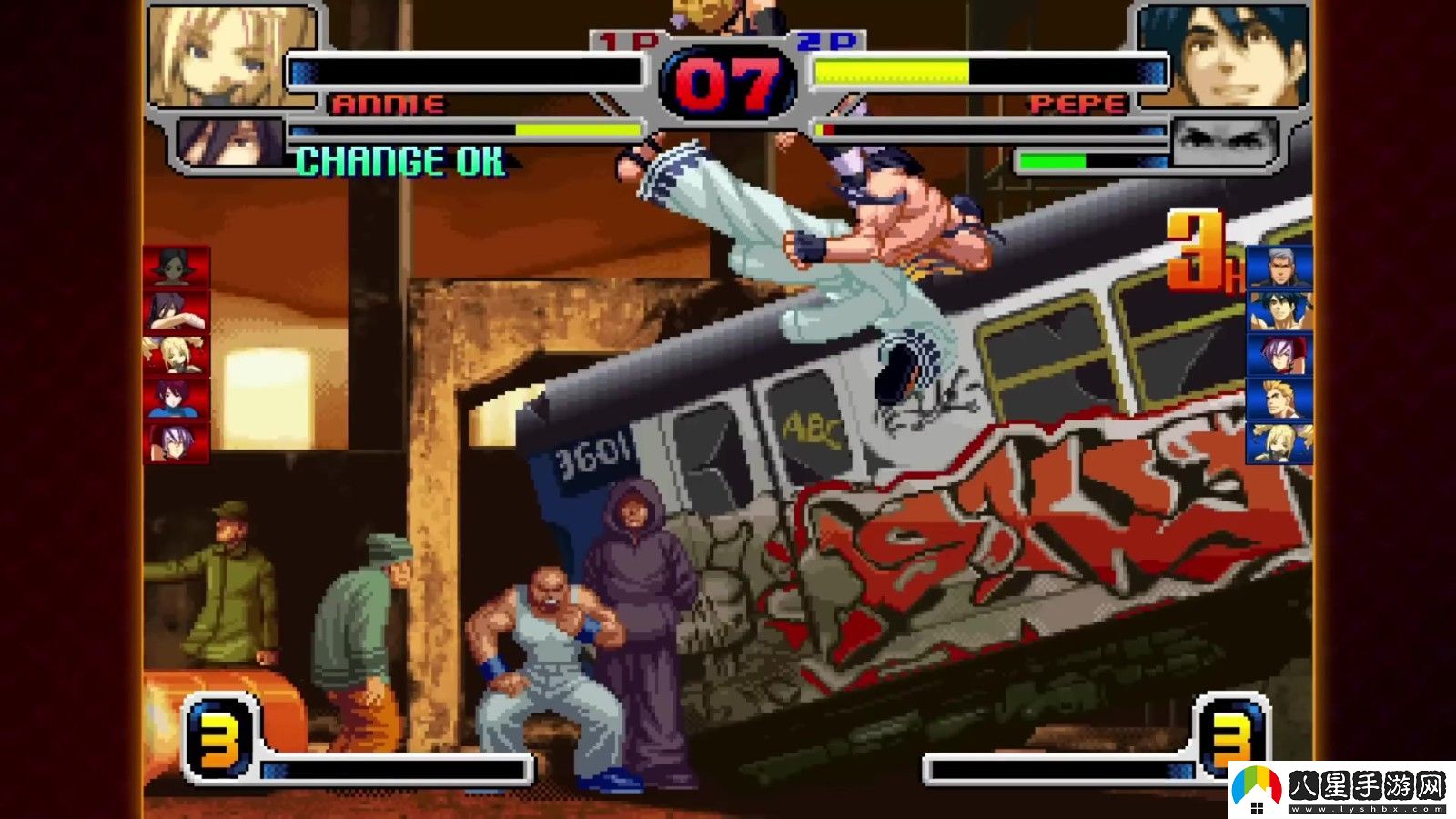Click player 2's large dark-haired character portrait
The image size is (1456, 819).
click(x=1225, y=56)
